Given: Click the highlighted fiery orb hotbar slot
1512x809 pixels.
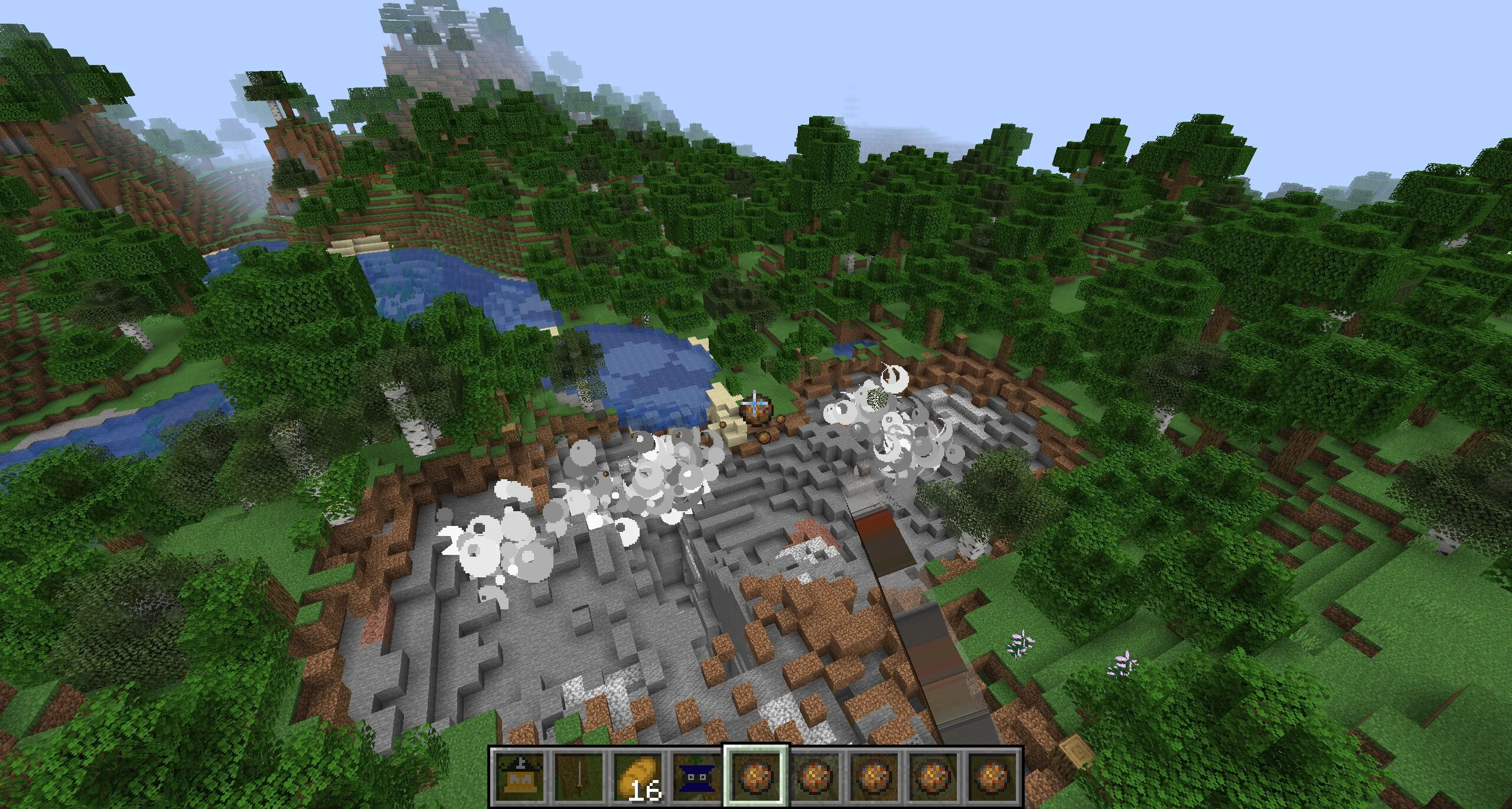Looking at the screenshot, I should [x=756, y=775].
